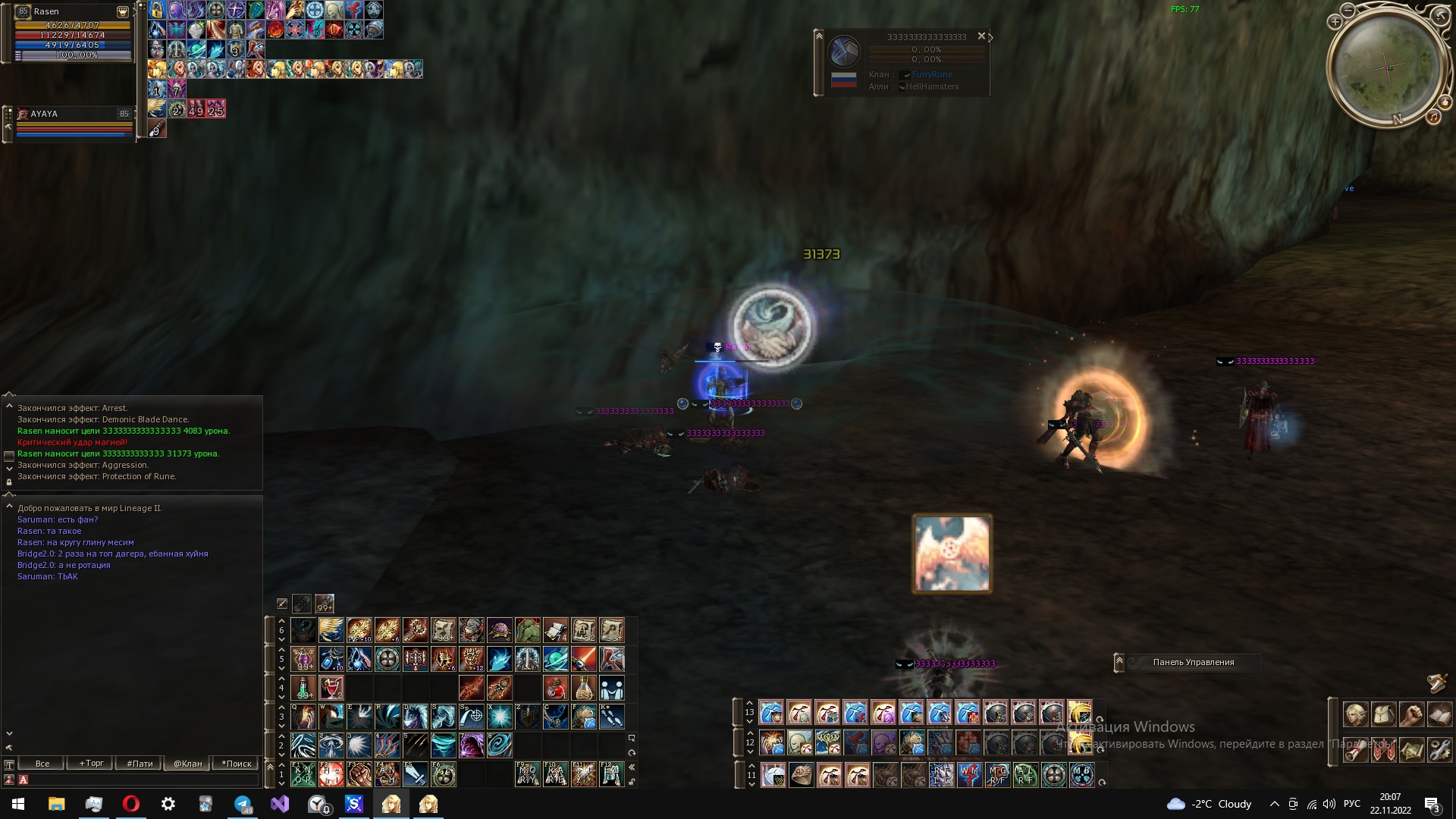Use the green turtle-ogre summon icon

click(528, 630)
